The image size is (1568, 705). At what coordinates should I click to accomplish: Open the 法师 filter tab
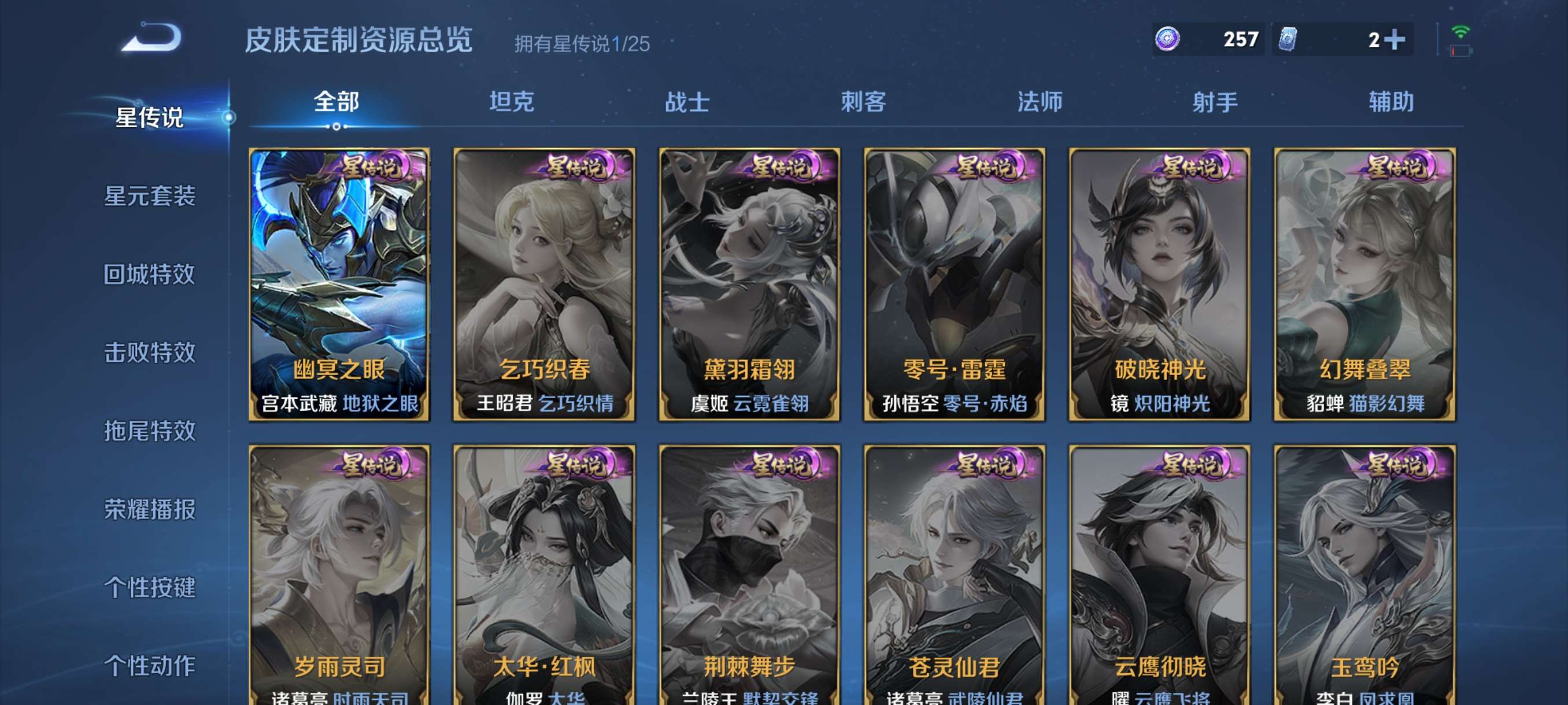(x=1038, y=103)
